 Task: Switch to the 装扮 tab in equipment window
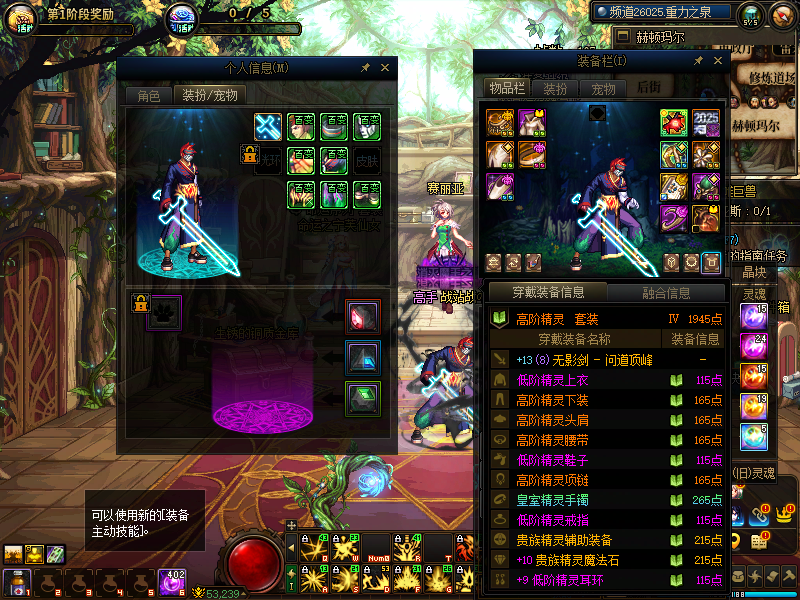555,88
